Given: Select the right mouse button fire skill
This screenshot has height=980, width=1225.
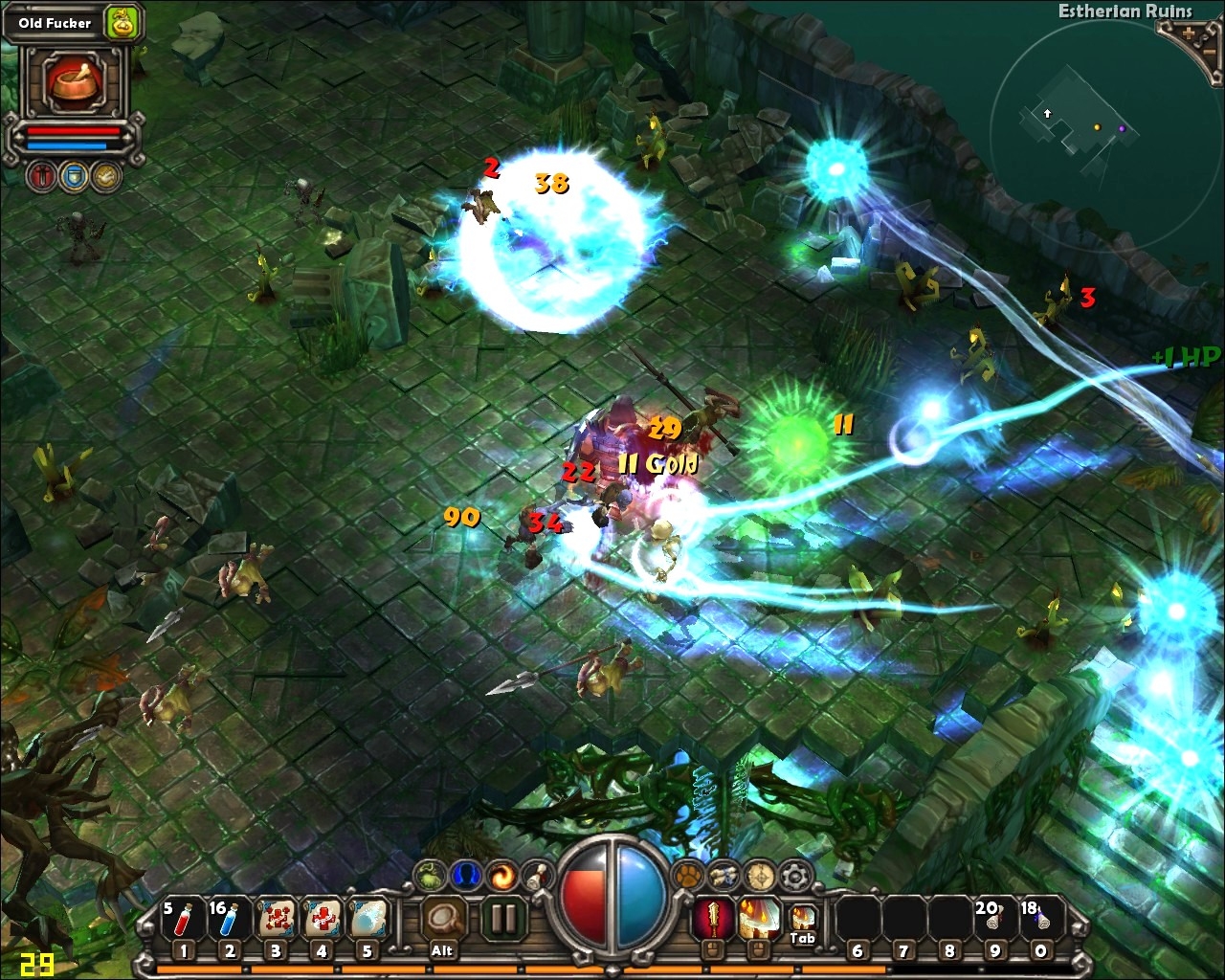Looking at the screenshot, I should click(758, 919).
